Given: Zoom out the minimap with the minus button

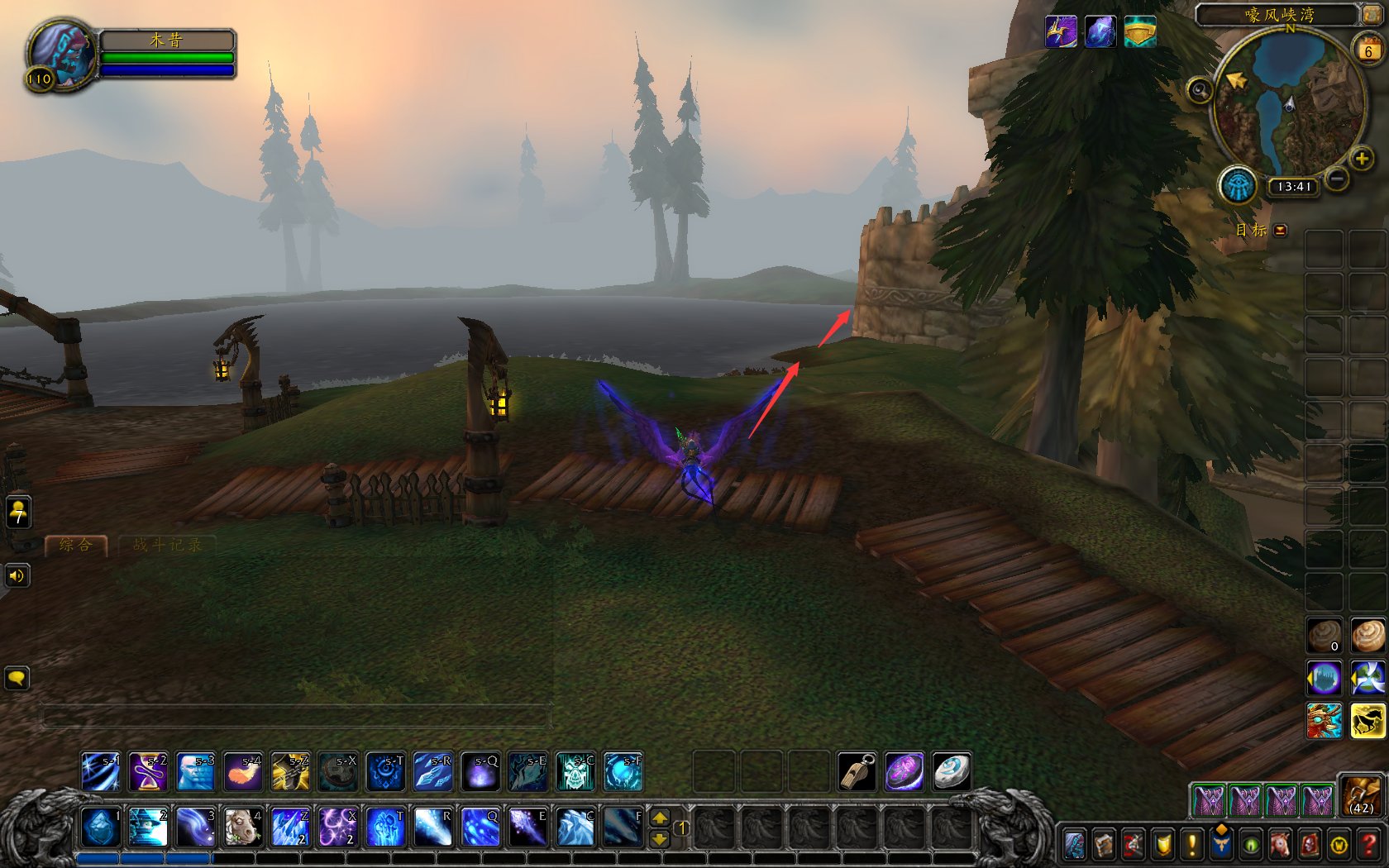Looking at the screenshot, I should pos(1336,178).
